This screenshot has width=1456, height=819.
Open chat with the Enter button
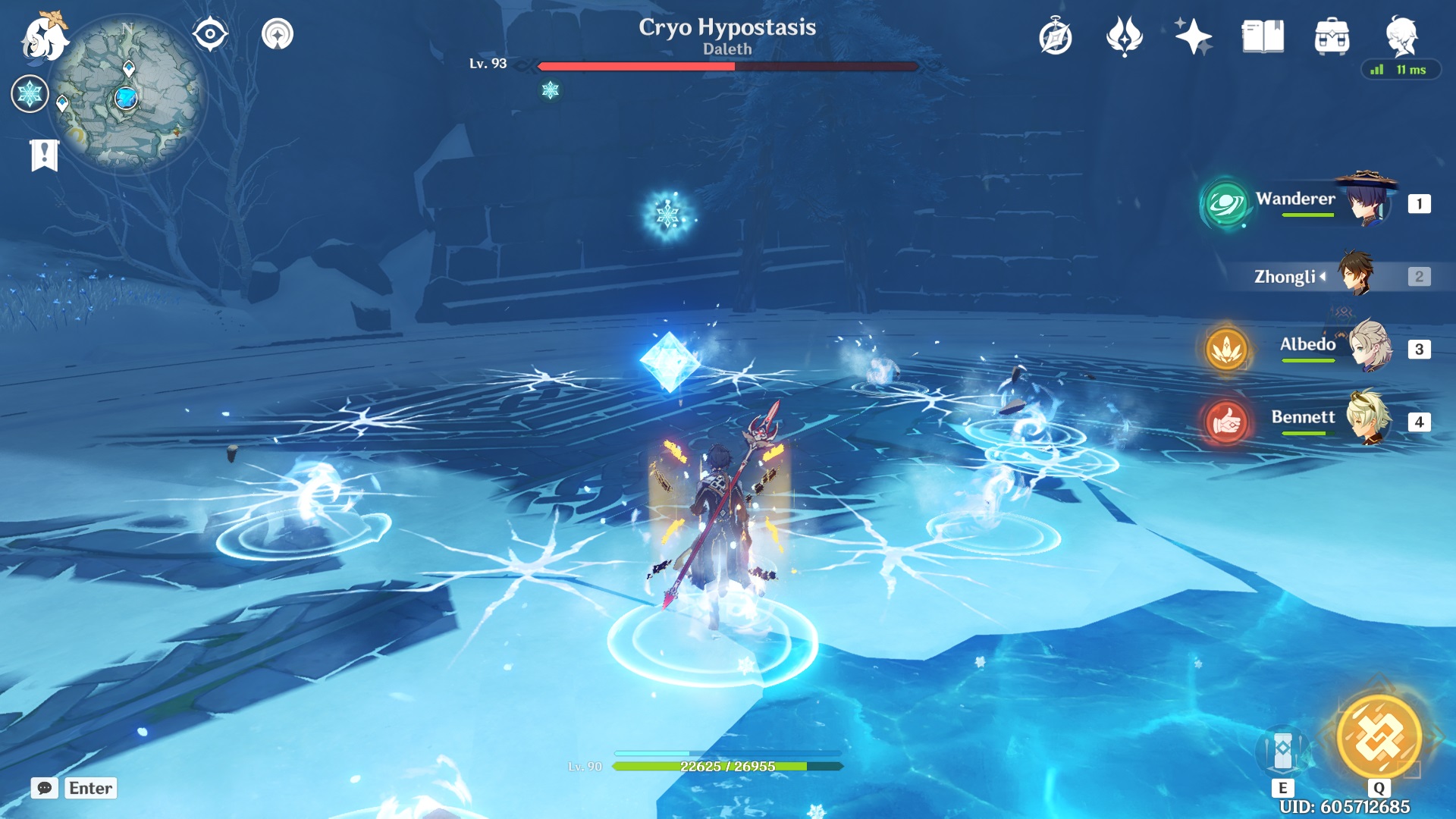pos(89,789)
